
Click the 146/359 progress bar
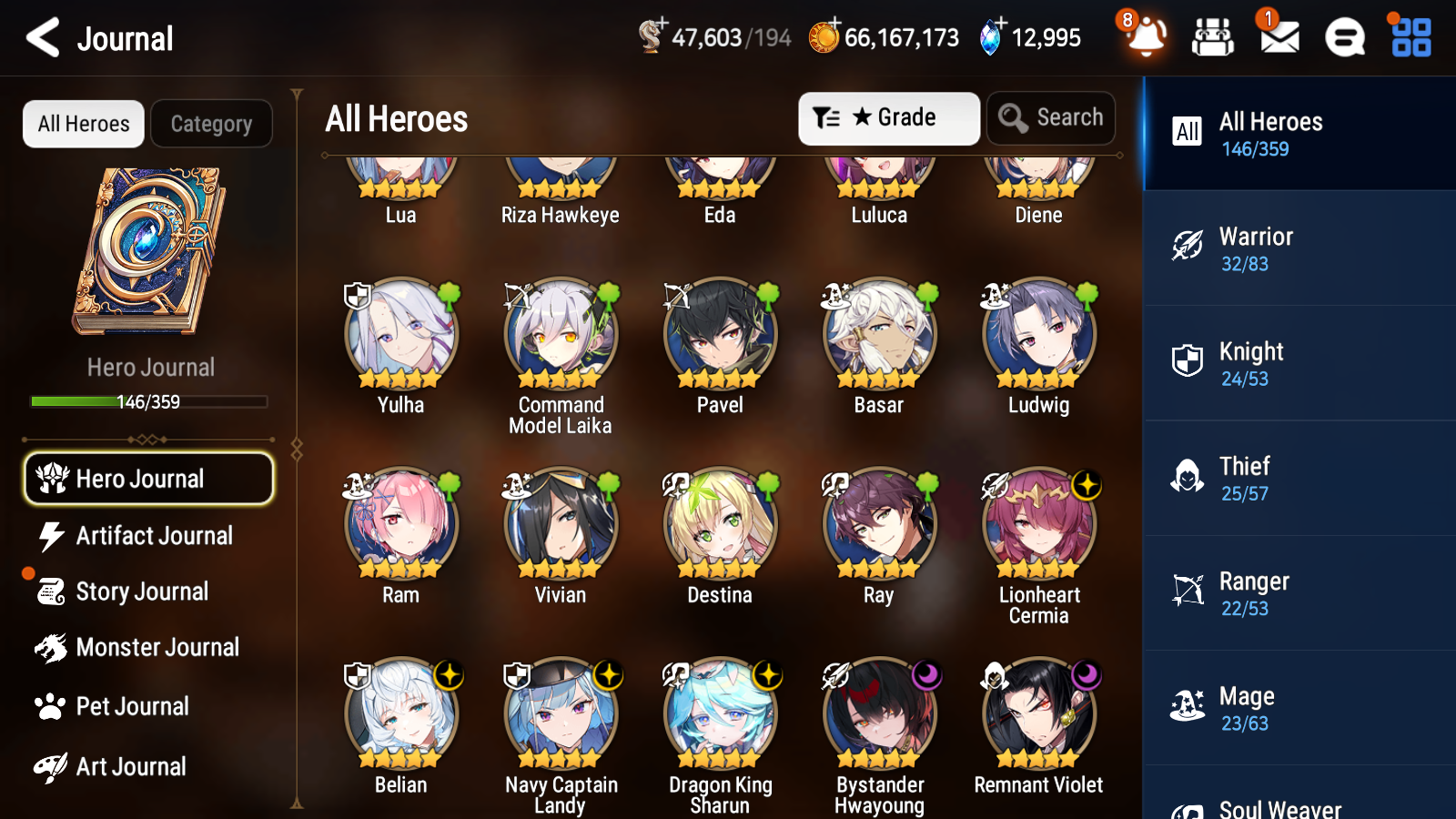(x=148, y=401)
